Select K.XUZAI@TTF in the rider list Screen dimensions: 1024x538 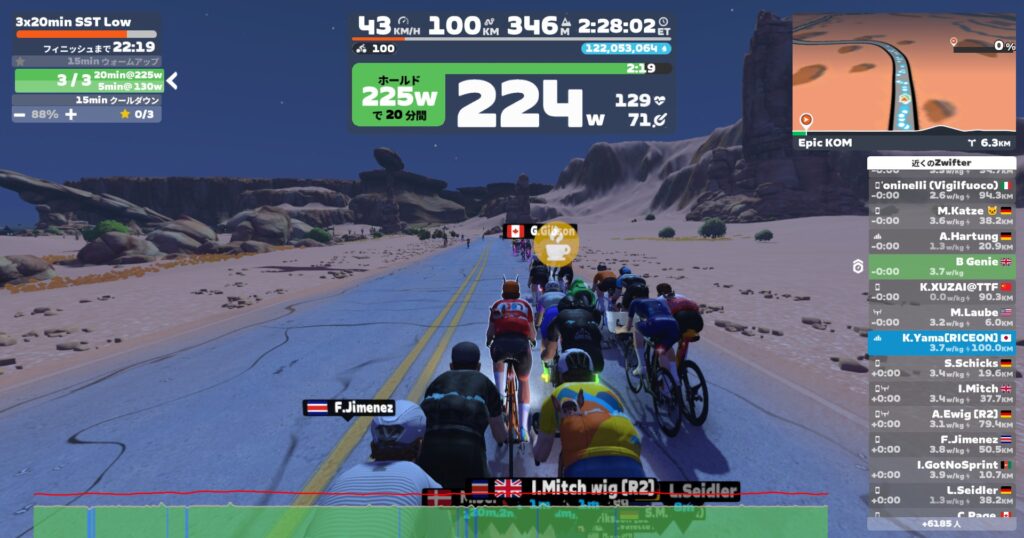[x=942, y=291]
